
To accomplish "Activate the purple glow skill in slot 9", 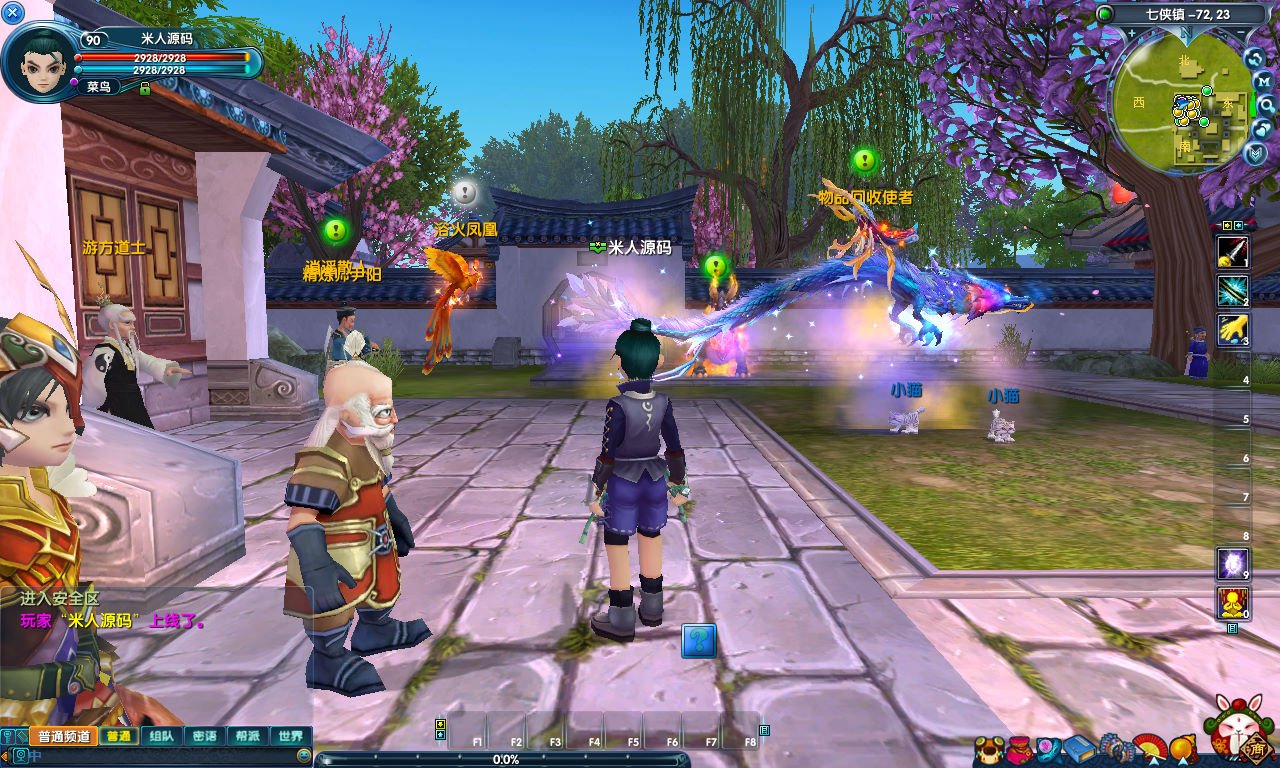I will pyautogui.click(x=1232, y=564).
